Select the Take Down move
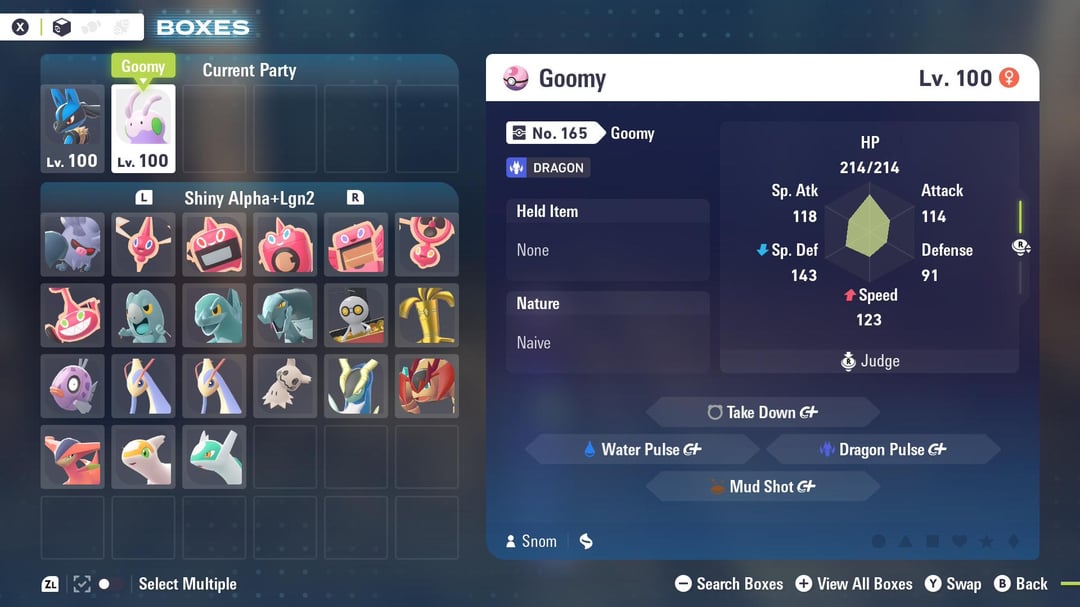Screen dimensions: 1080x607 [x=762, y=412]
